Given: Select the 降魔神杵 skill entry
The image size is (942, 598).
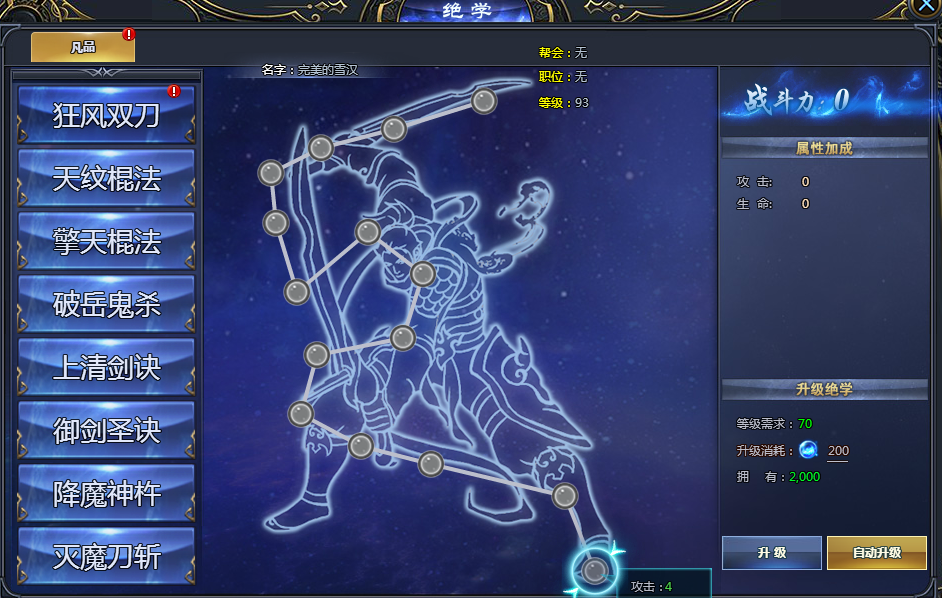Looking at the screenshot, I should click(106, 493).
